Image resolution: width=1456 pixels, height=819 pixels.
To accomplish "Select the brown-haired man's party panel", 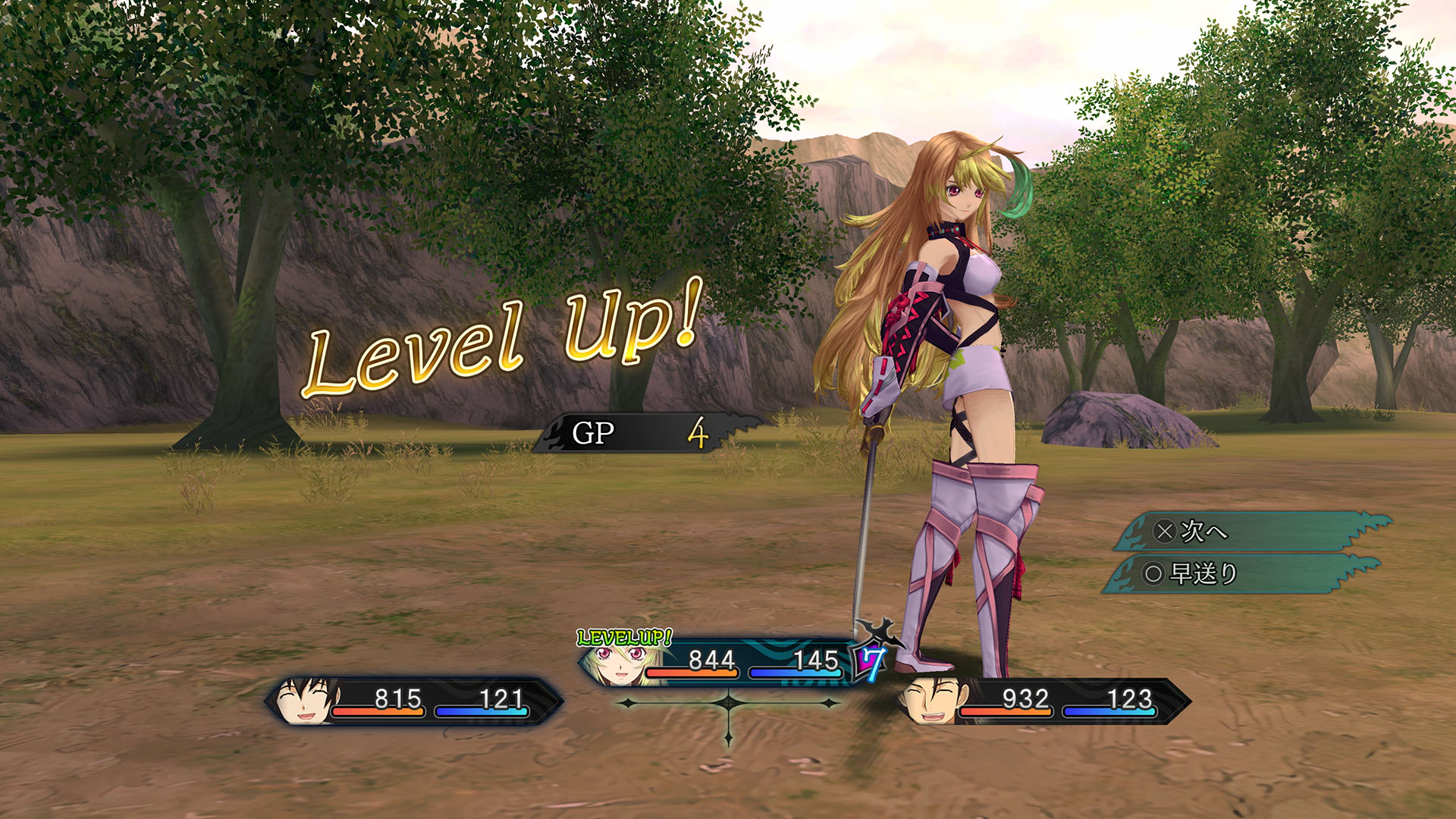I will coord(1043,701).
